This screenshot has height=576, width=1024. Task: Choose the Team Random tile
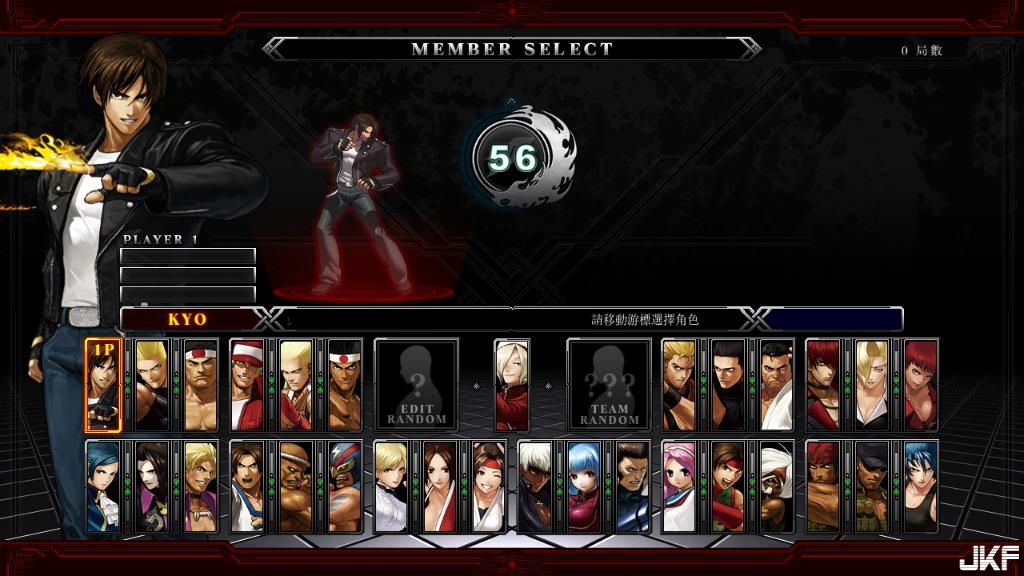(x=609, y=385)
